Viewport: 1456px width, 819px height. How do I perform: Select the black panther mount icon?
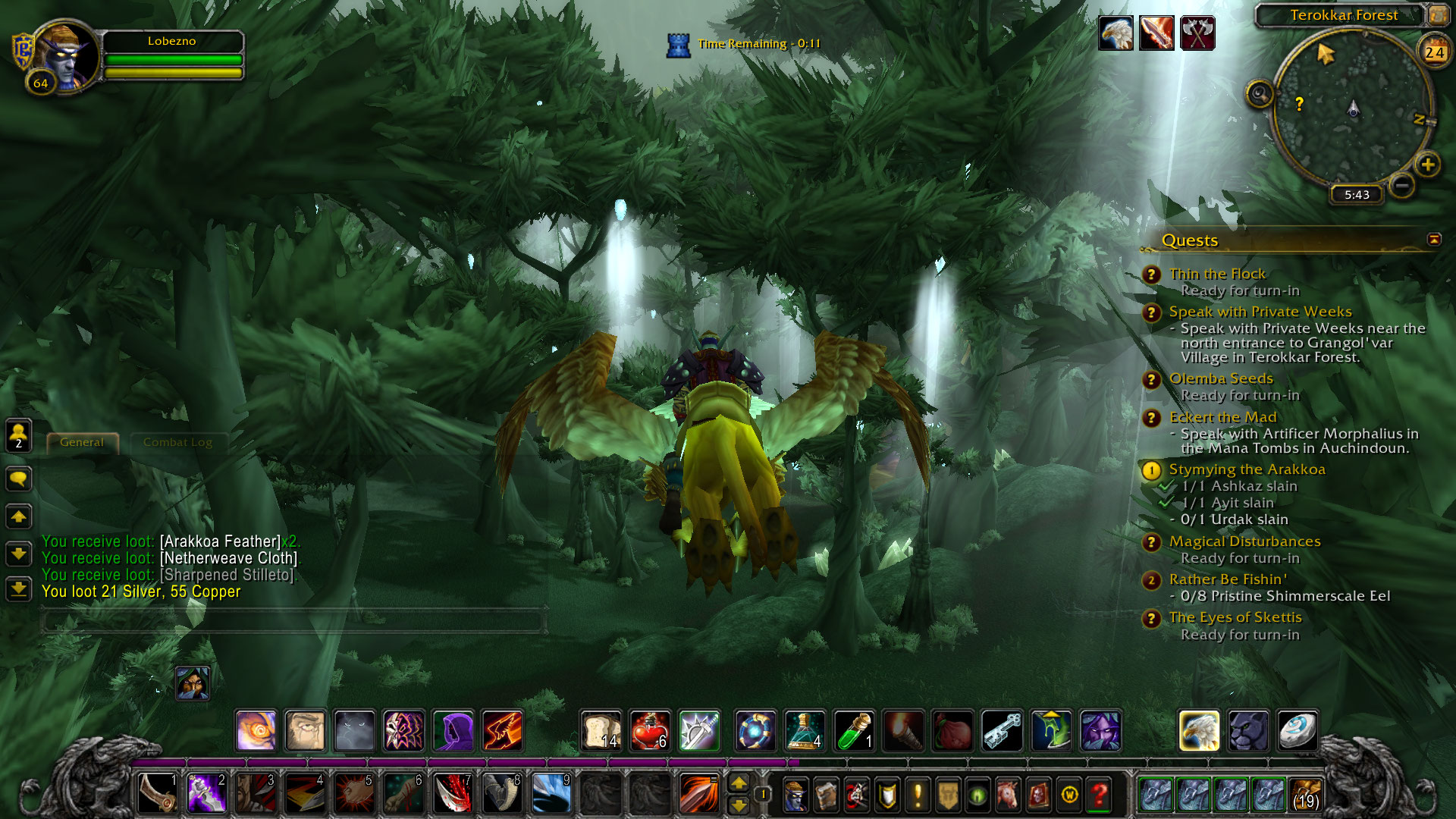click(1248, 731)
